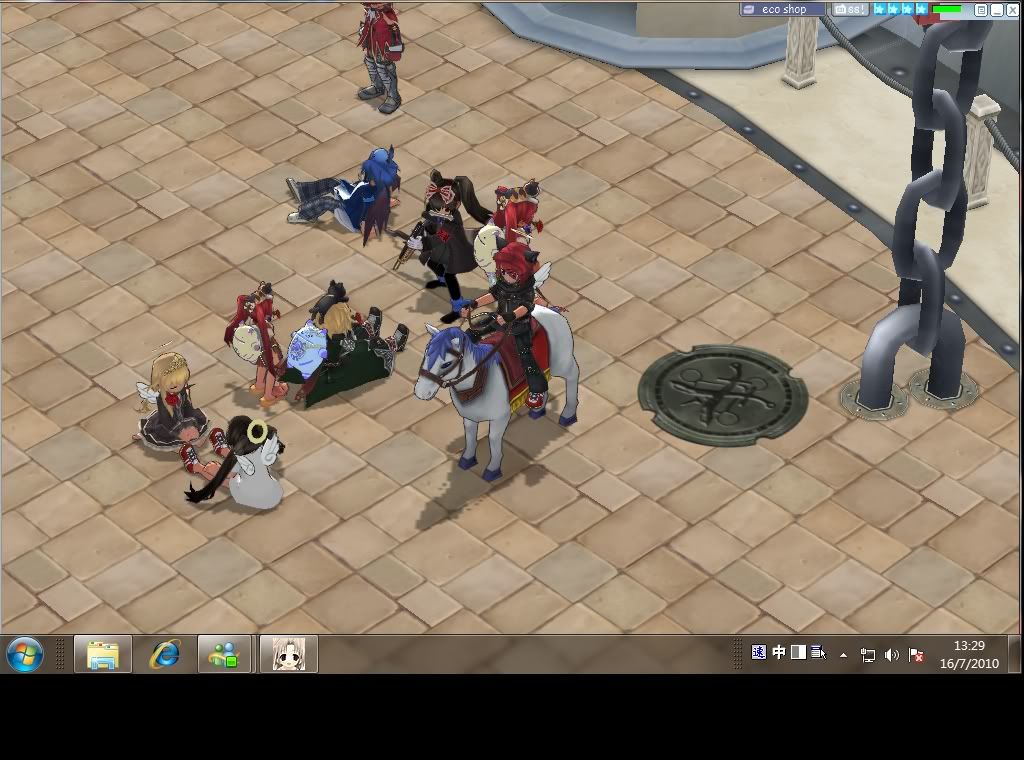Screen dimensions: 1024x760
Task: Open Windows Live Messenger taskbar icon
Action: pyautogui.click(x=225, y=655)
